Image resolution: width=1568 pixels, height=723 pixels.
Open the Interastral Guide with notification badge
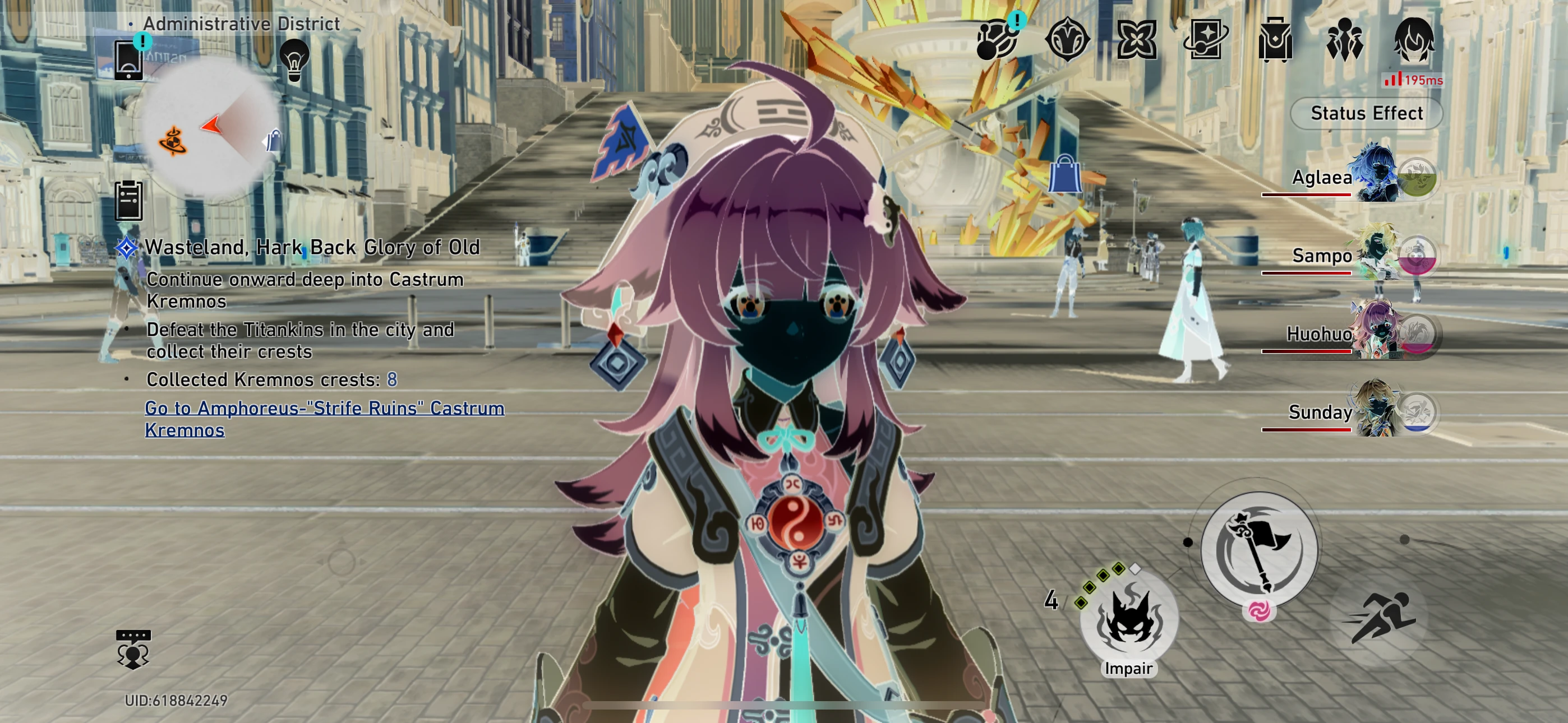coord(998,41)
